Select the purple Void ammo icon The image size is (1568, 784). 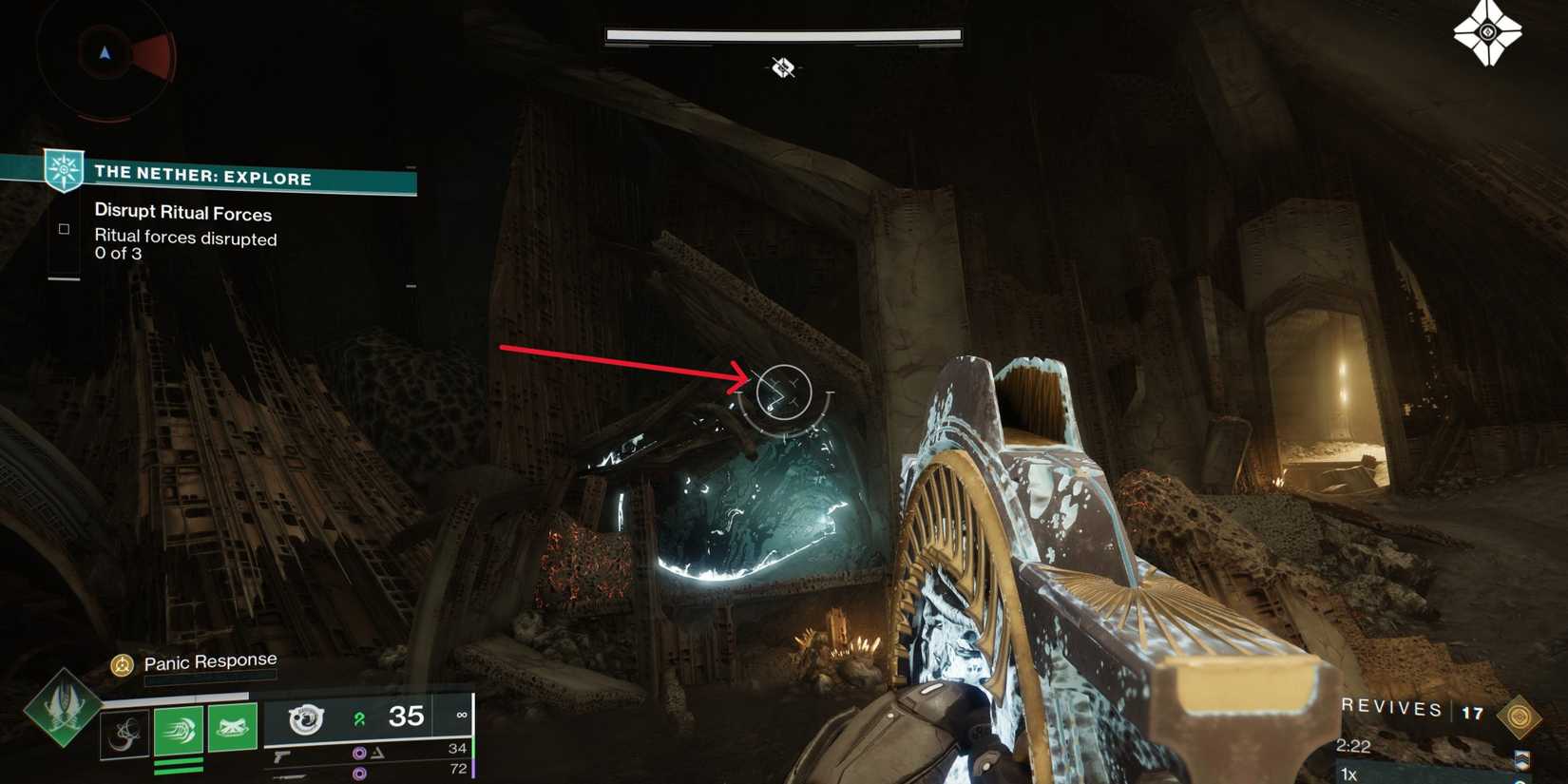click(359, 752)
